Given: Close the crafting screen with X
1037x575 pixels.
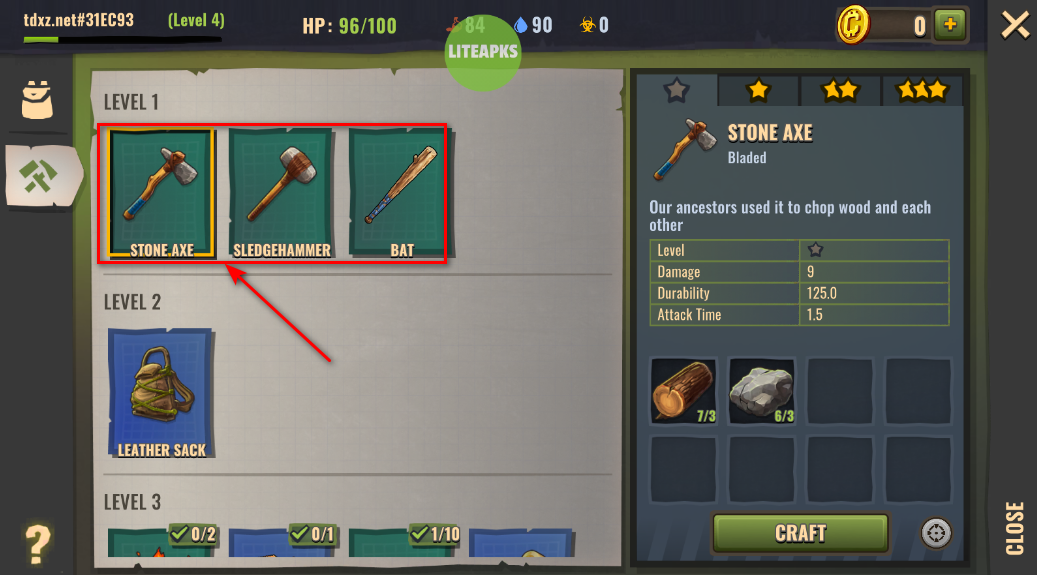Looking at the screenshot, I should pyautogui.click(x=1015, y=24).
